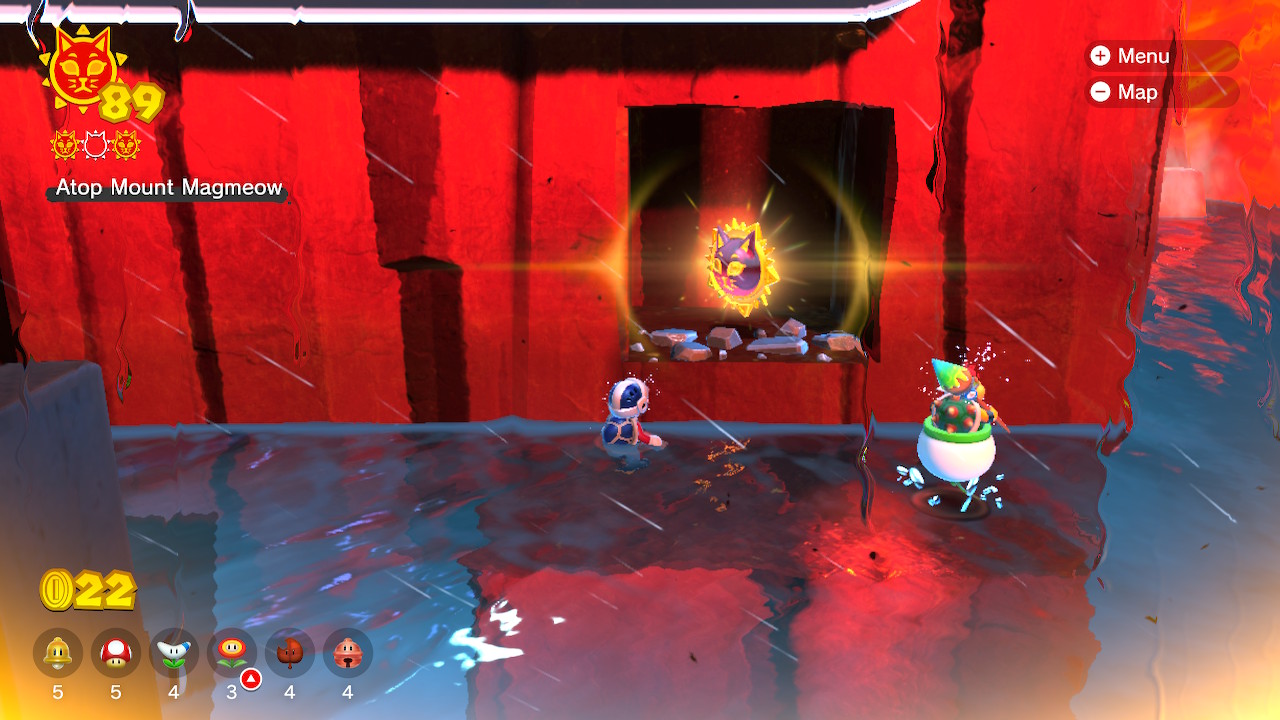
Task: Click the Atop Mount Magmeow objective label
Action: click(x=169, y=188)
